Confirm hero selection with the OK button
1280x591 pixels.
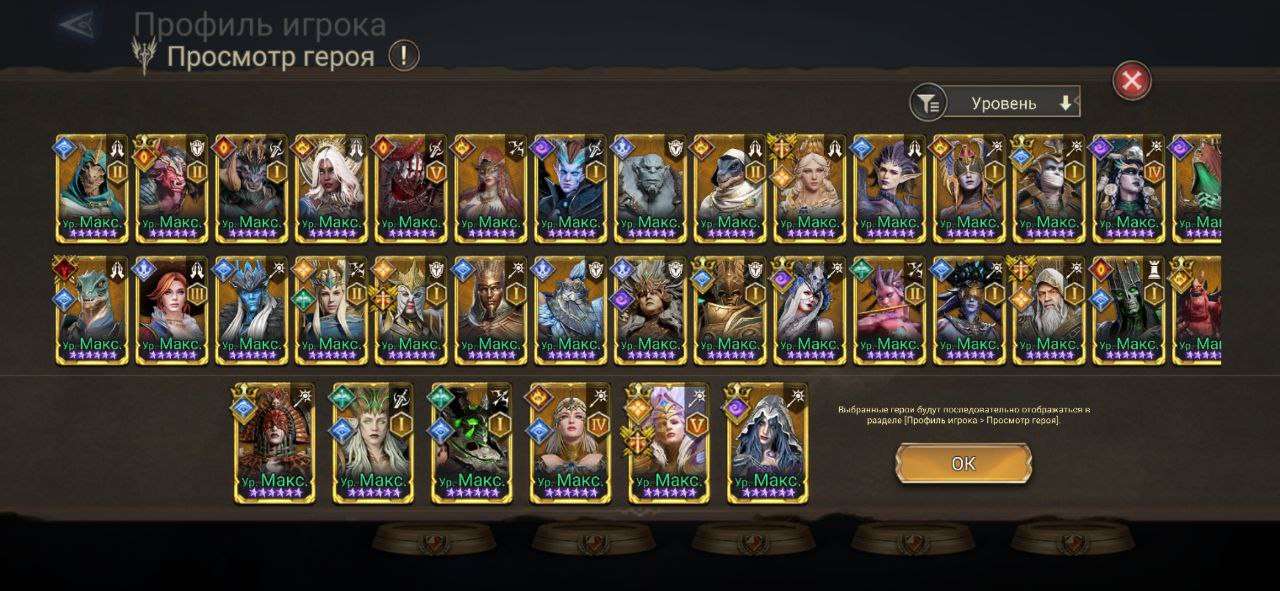coord(963,463)
